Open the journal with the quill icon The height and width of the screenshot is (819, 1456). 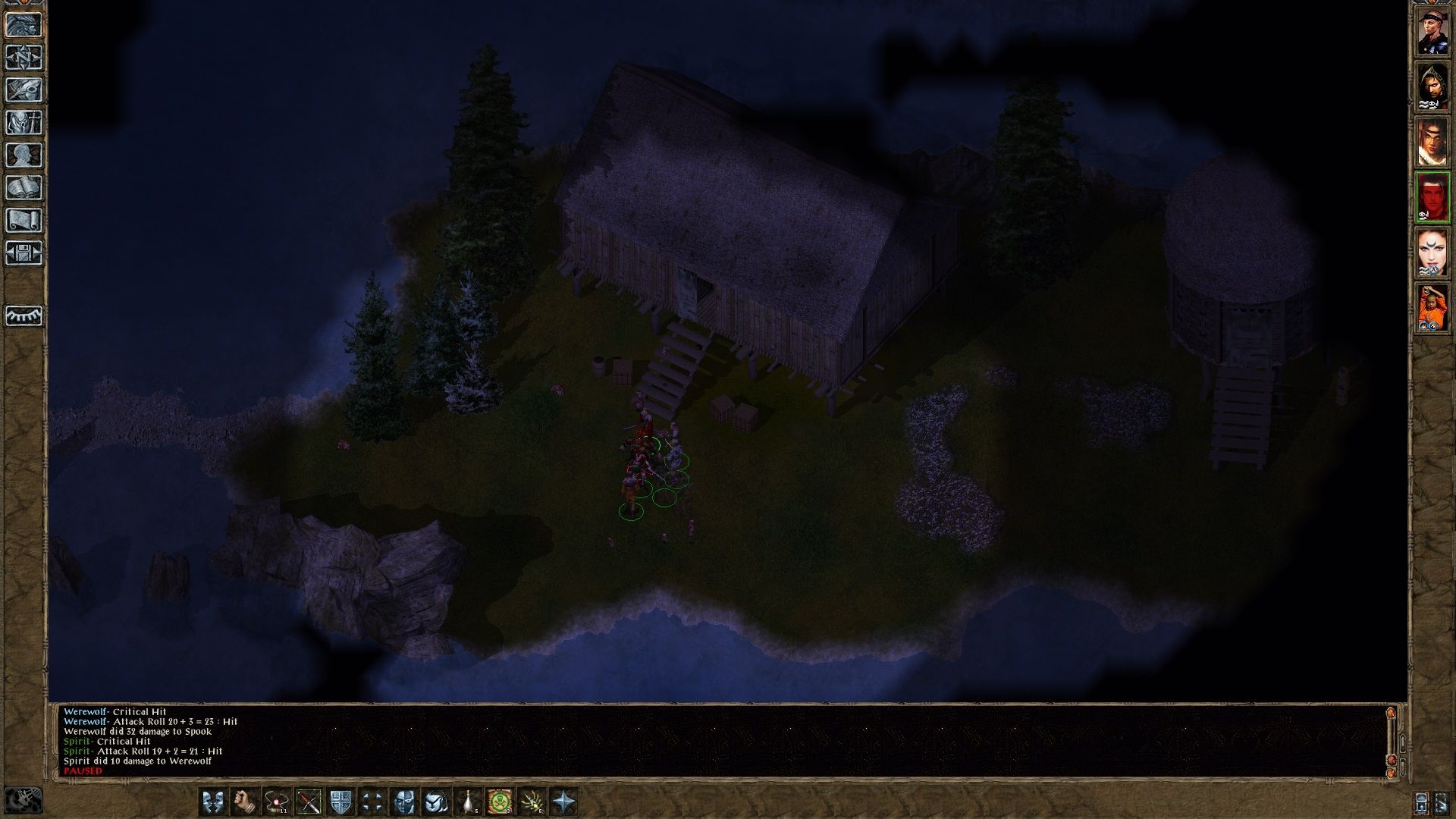point(24,90)
